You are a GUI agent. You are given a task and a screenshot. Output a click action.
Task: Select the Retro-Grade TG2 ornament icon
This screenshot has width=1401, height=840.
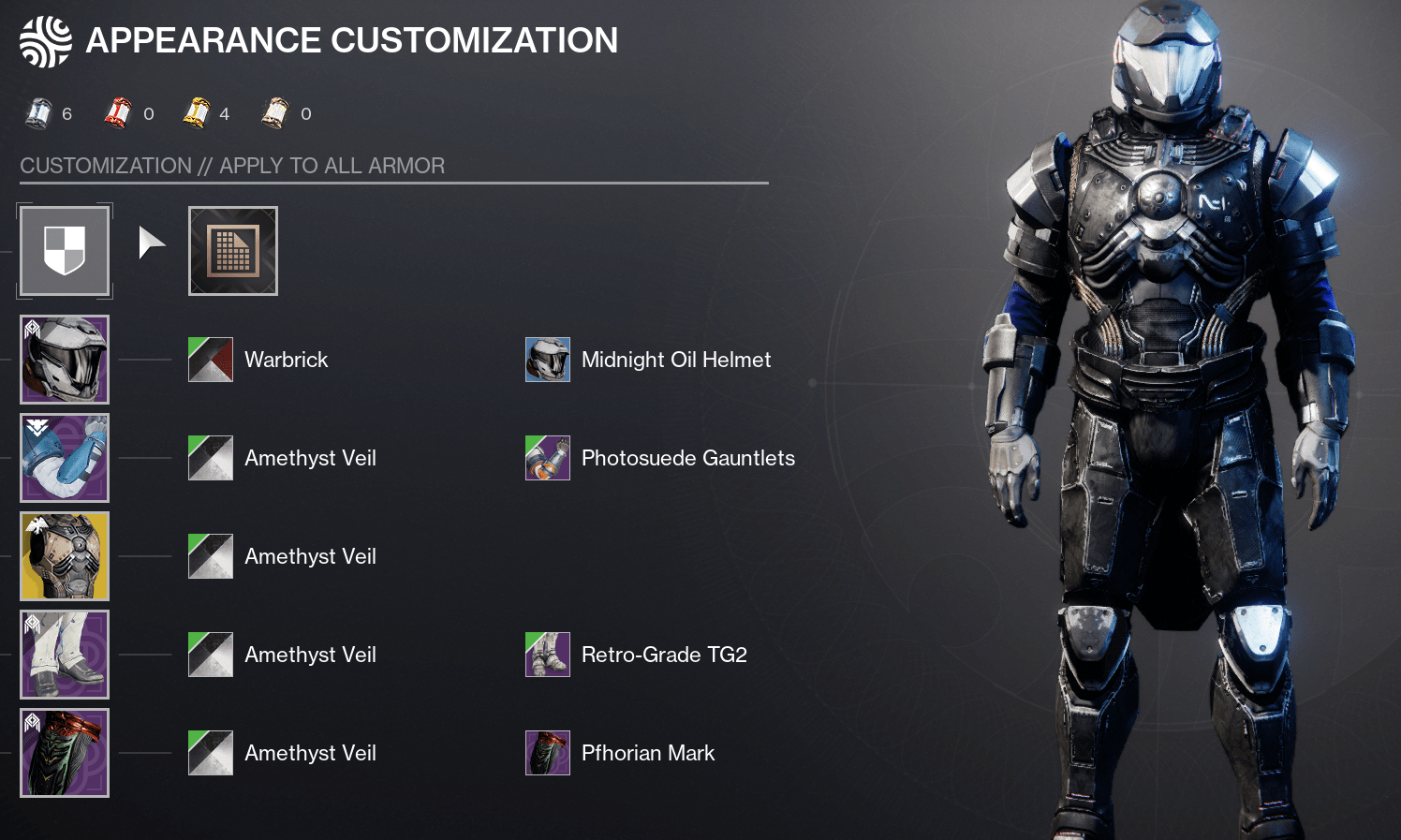point(548,655)
